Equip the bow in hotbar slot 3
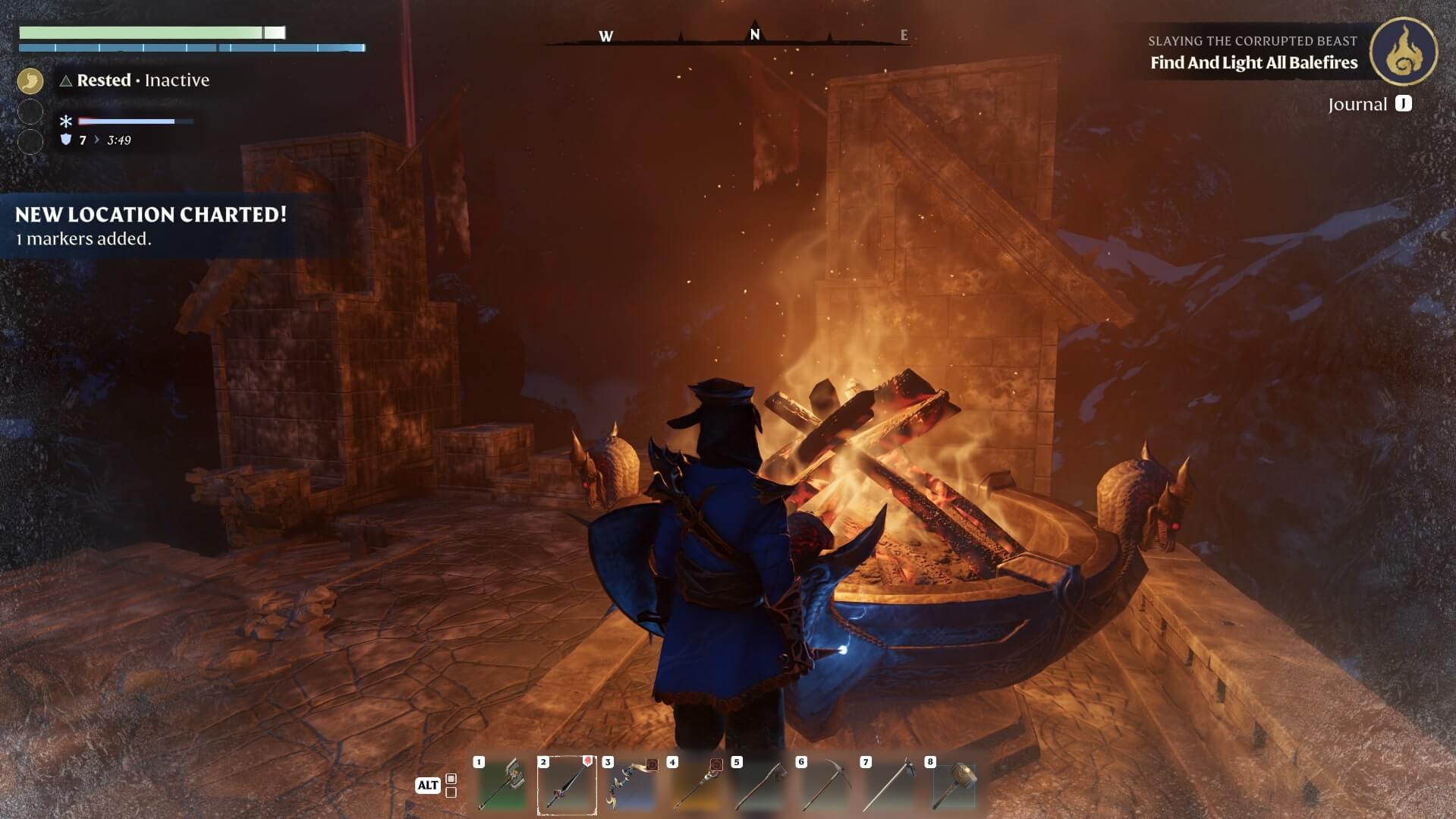This screenshot has height=819, width=1456. click(x=631, y=785)
